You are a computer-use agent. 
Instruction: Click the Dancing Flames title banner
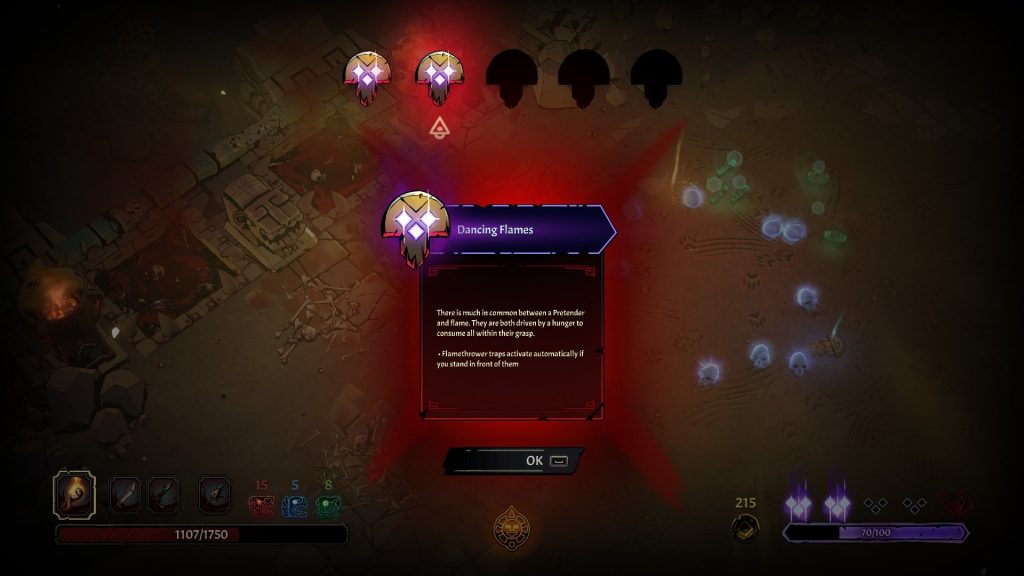pyautogui.click(x=520, y=229)
